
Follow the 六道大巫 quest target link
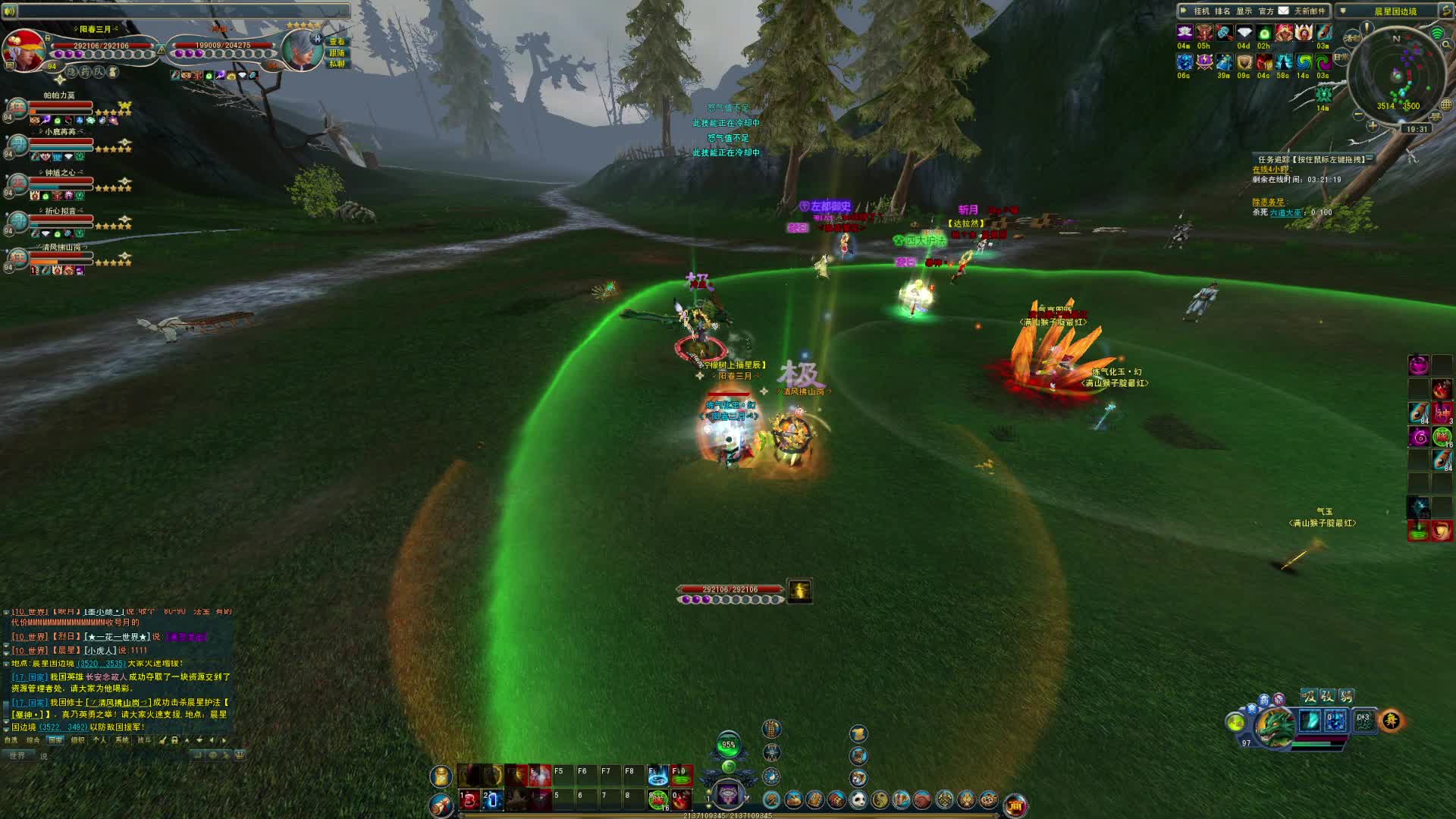[1285, 213]
